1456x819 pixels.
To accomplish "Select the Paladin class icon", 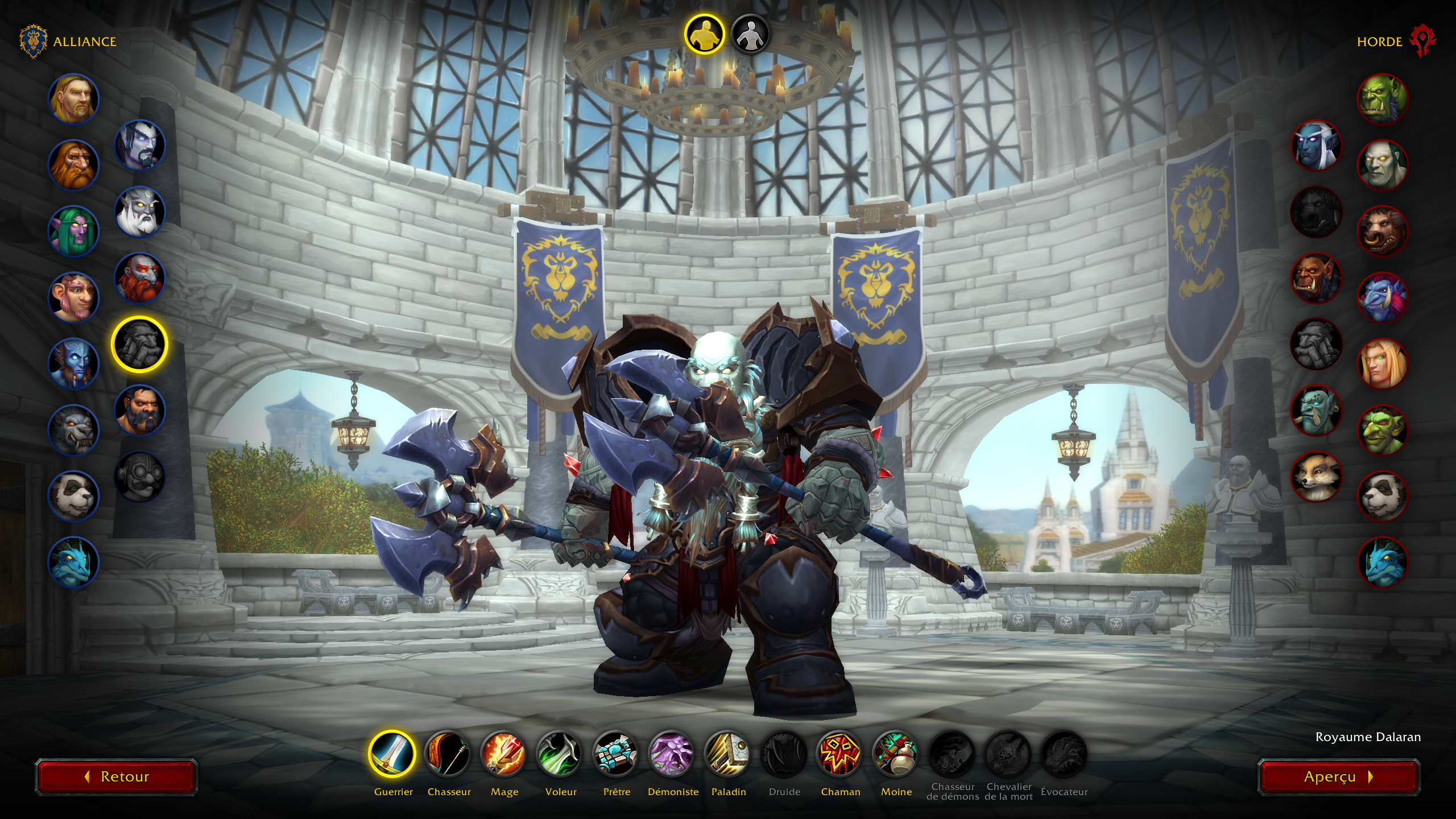I will pos(728,754).
